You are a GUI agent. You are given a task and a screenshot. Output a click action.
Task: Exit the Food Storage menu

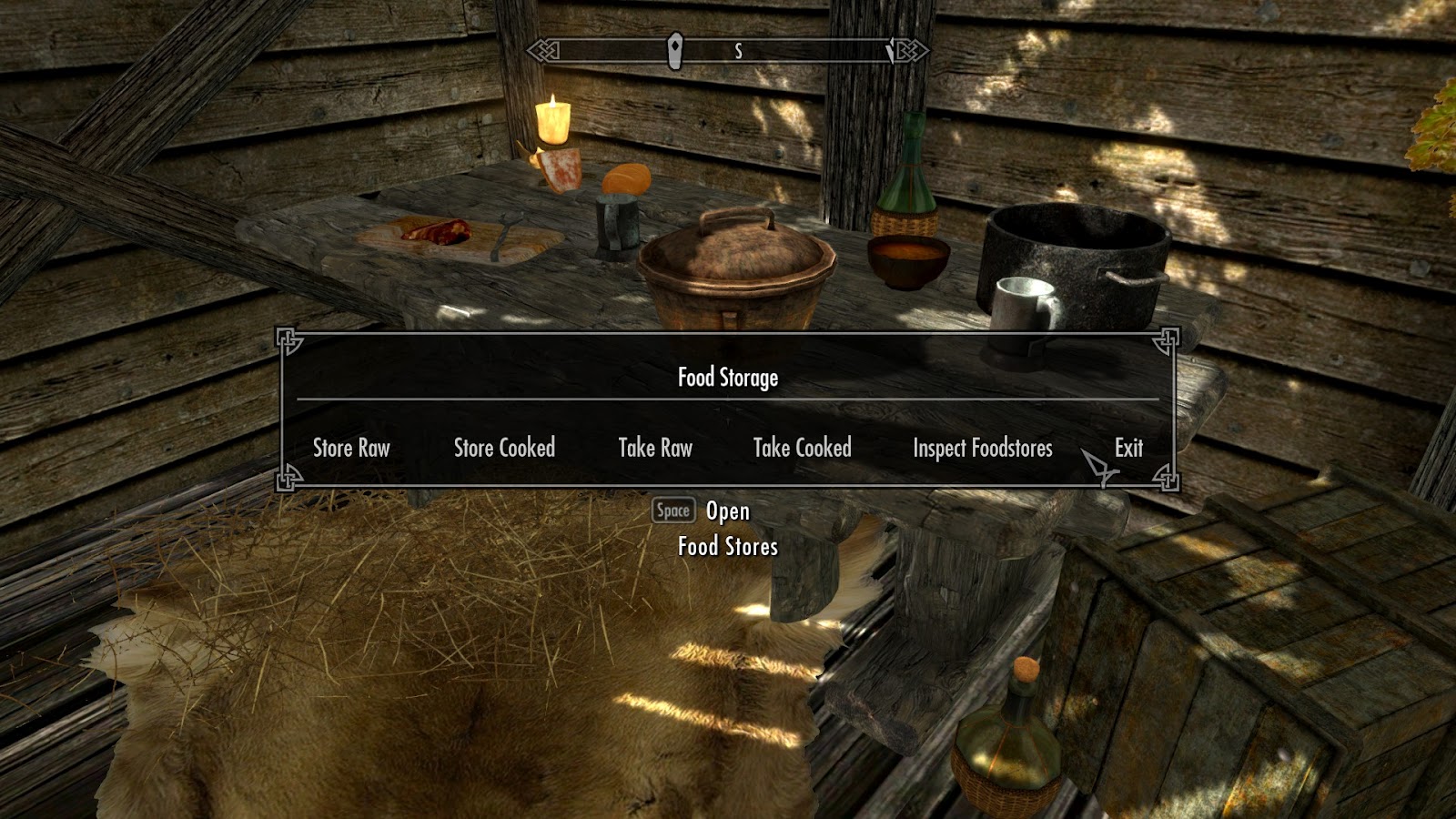pos(1129,448)
